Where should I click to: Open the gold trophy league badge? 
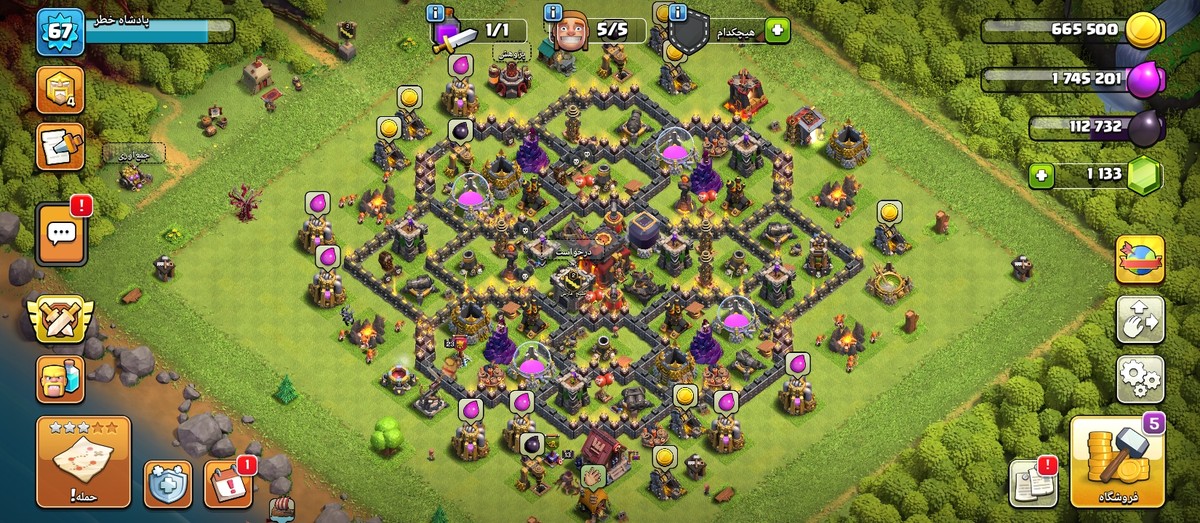(x=59, y=91)
